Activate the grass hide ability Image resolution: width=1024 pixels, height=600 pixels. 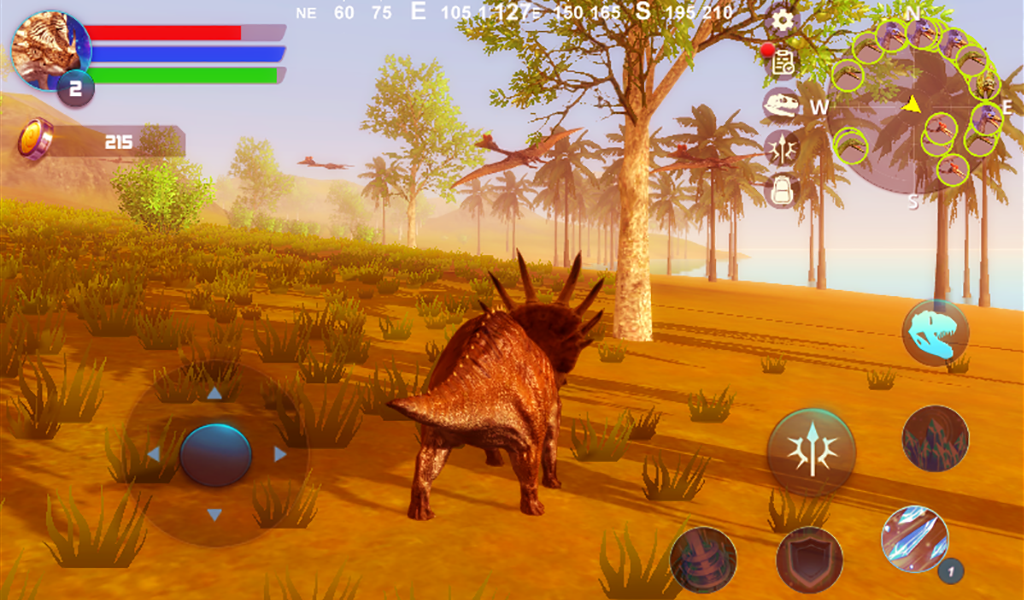click(935, 438)
